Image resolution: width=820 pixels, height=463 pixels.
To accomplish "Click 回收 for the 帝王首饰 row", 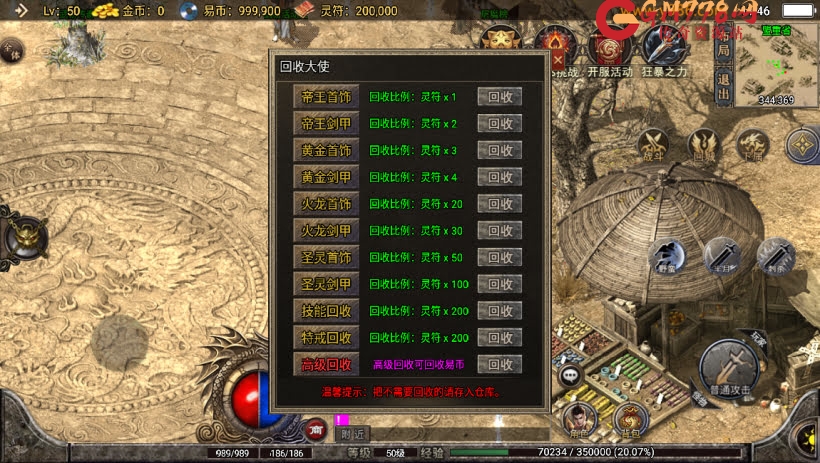I will click(499, 97).
